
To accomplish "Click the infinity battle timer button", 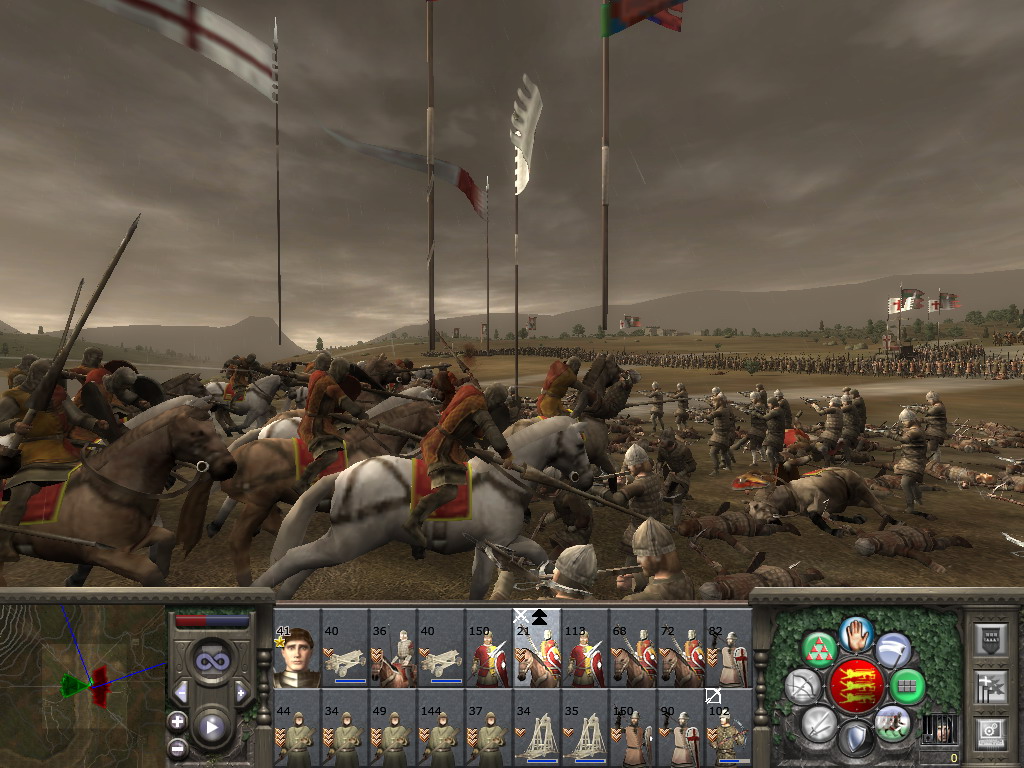I will (211, 659).
